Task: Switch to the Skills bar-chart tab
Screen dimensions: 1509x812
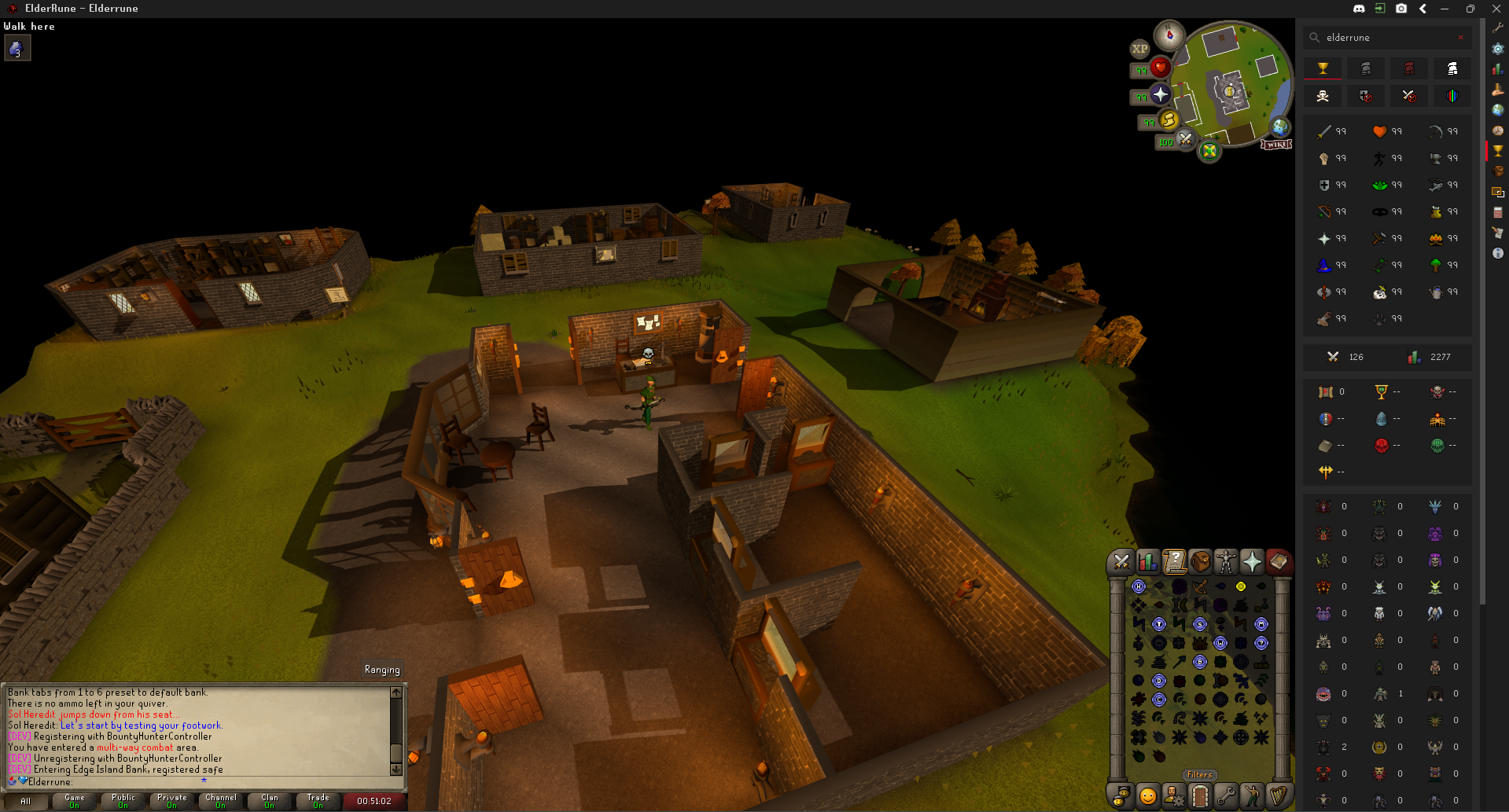Action: 1148,562
